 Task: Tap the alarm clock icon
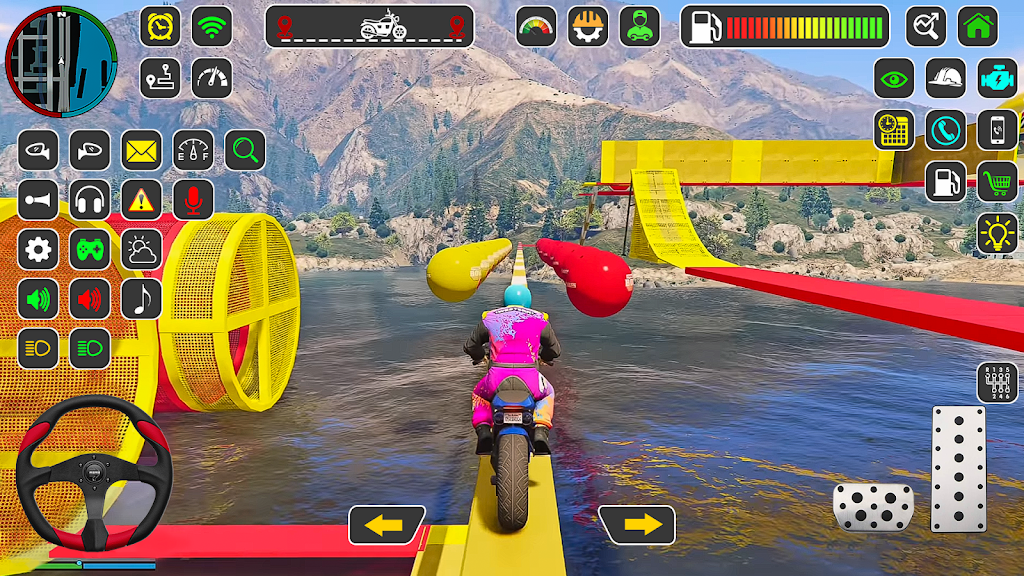coord(160,27)
